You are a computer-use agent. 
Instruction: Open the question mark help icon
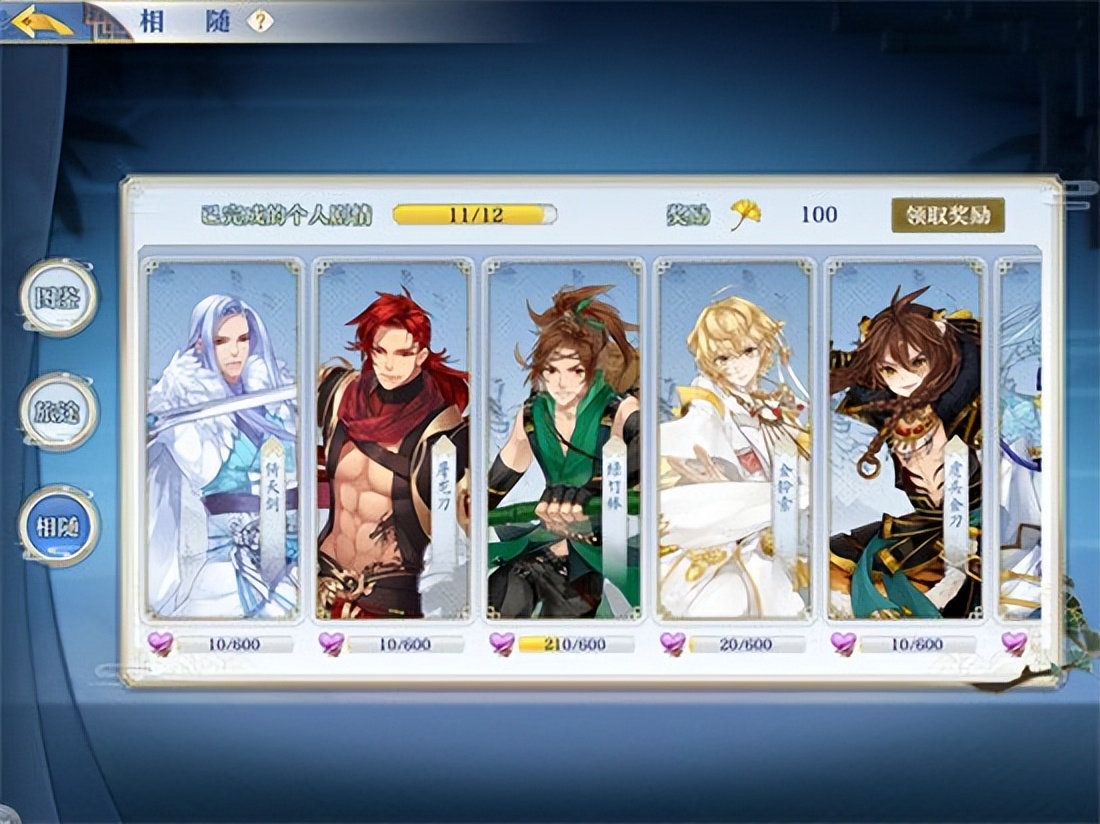click(260, 20)
